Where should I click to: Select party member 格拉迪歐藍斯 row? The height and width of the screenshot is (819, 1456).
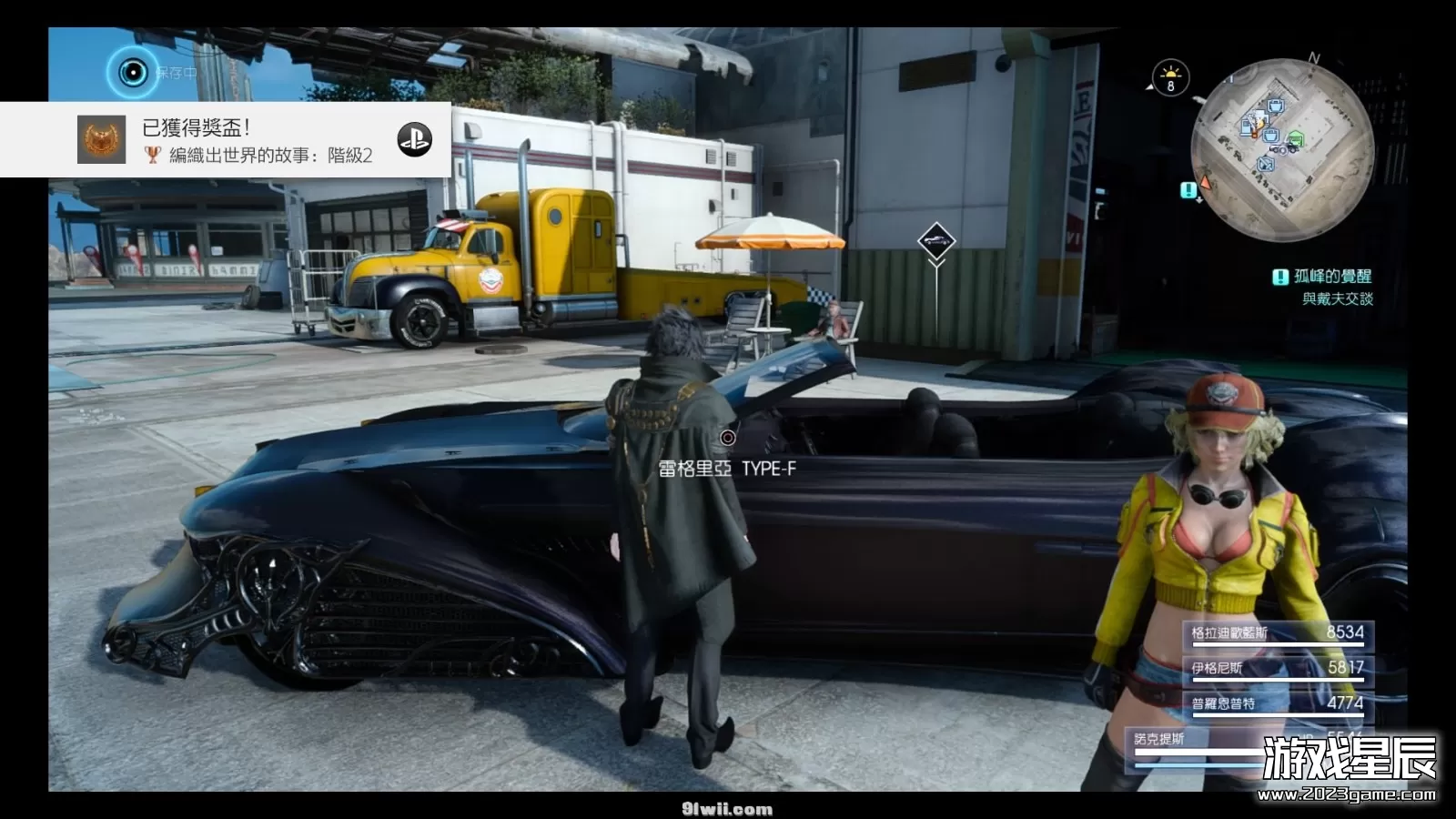click(x=1278, y=633)
